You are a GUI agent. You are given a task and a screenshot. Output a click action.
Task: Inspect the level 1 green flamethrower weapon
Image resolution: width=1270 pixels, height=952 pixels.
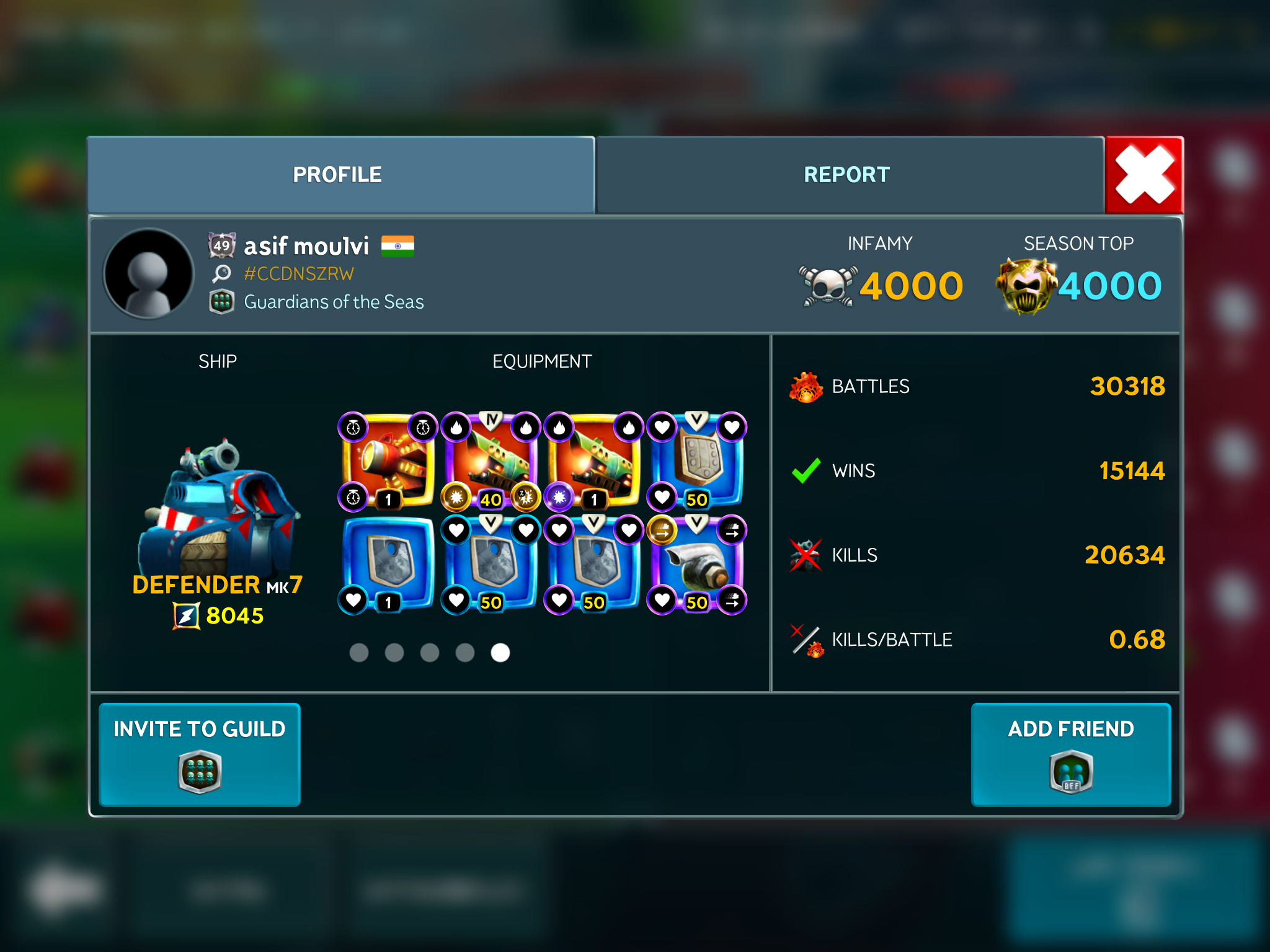tap(594, 460)
